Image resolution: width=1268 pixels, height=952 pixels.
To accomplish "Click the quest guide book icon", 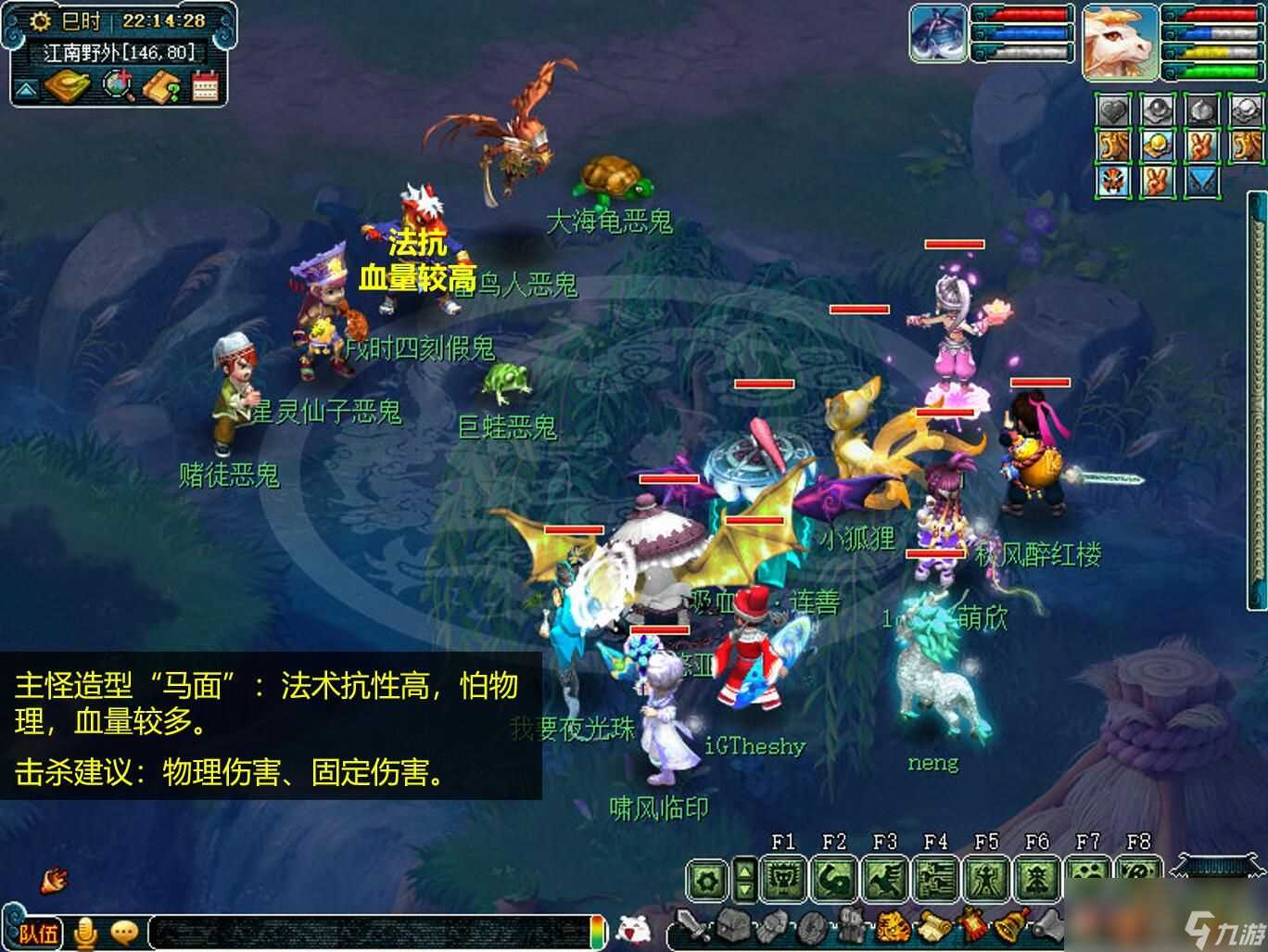I will (x=159, y=87).
